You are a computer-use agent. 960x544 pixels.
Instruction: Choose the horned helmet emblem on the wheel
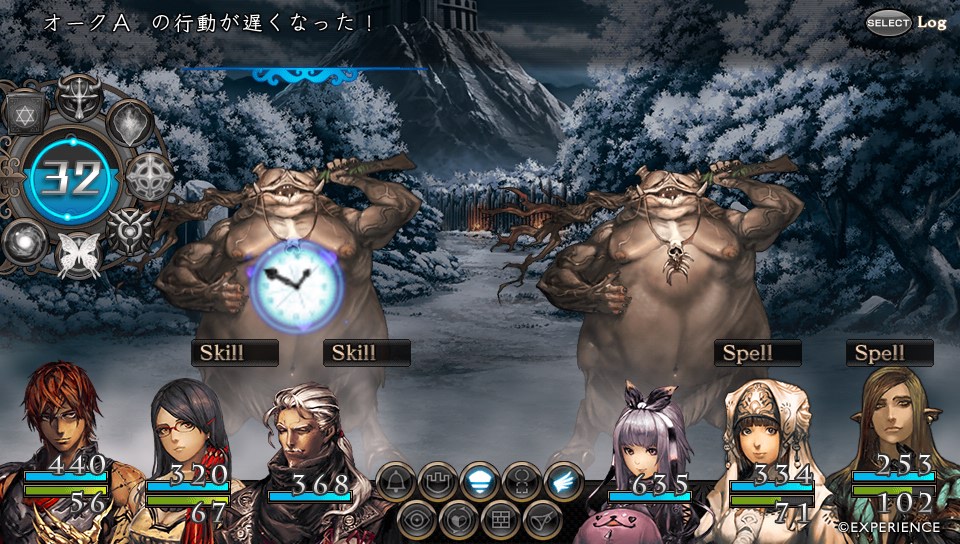(79, 96)
